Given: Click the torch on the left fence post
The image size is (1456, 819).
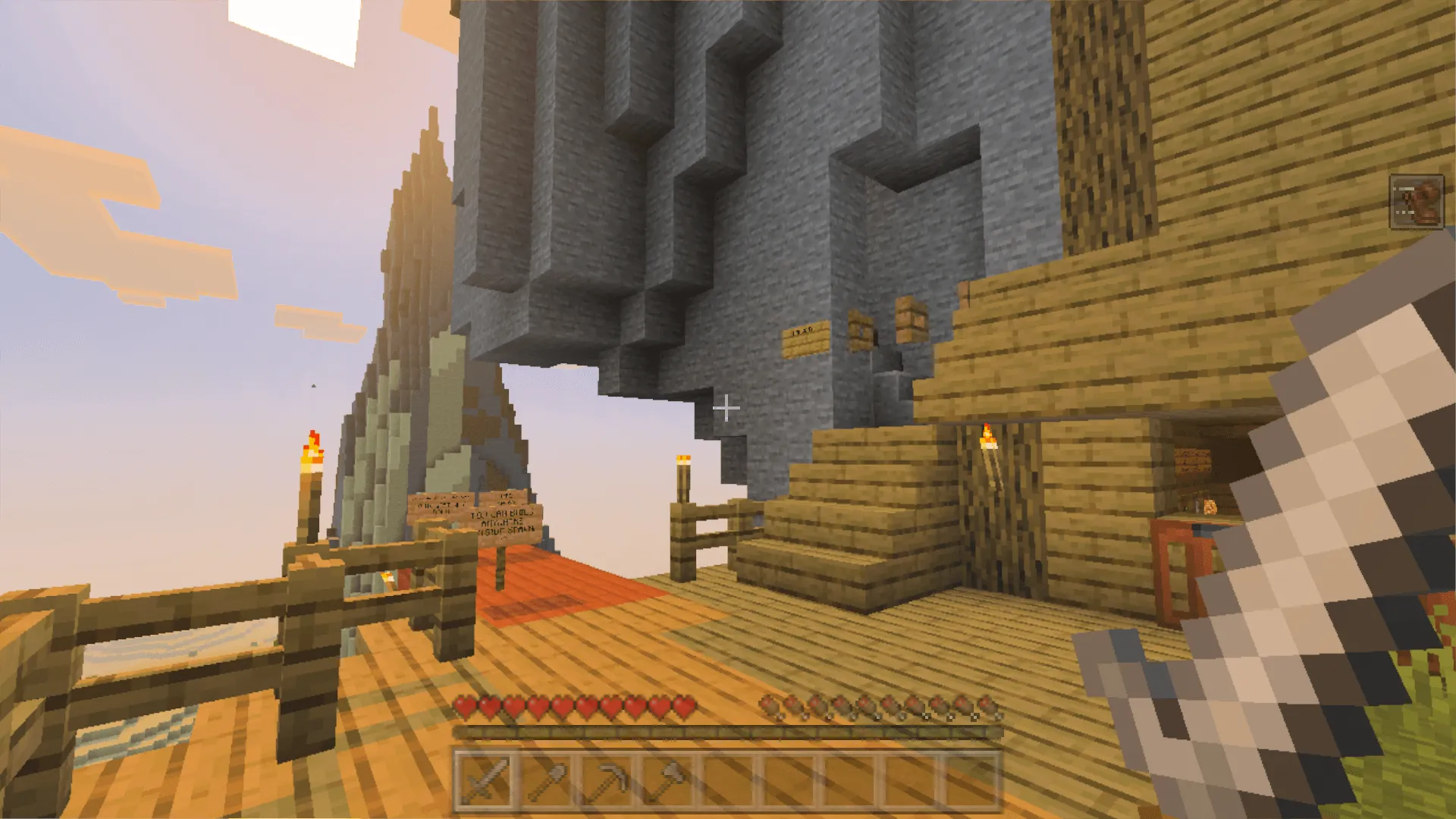Looking at the screenshot, I should (312, 449).
